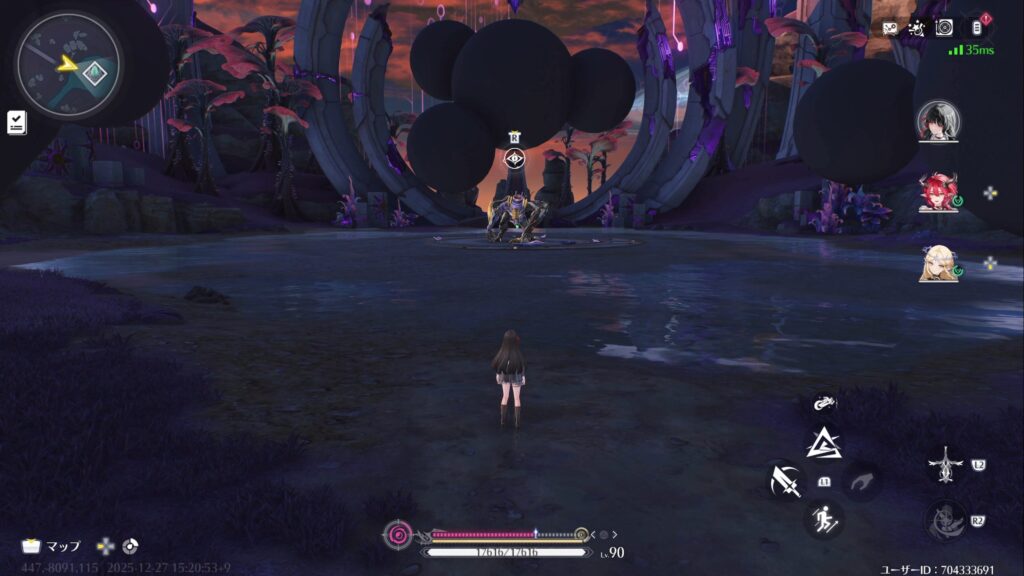1024x576 pixels.
Task: Open the chat message icon
Action: (x=889, y=28)
